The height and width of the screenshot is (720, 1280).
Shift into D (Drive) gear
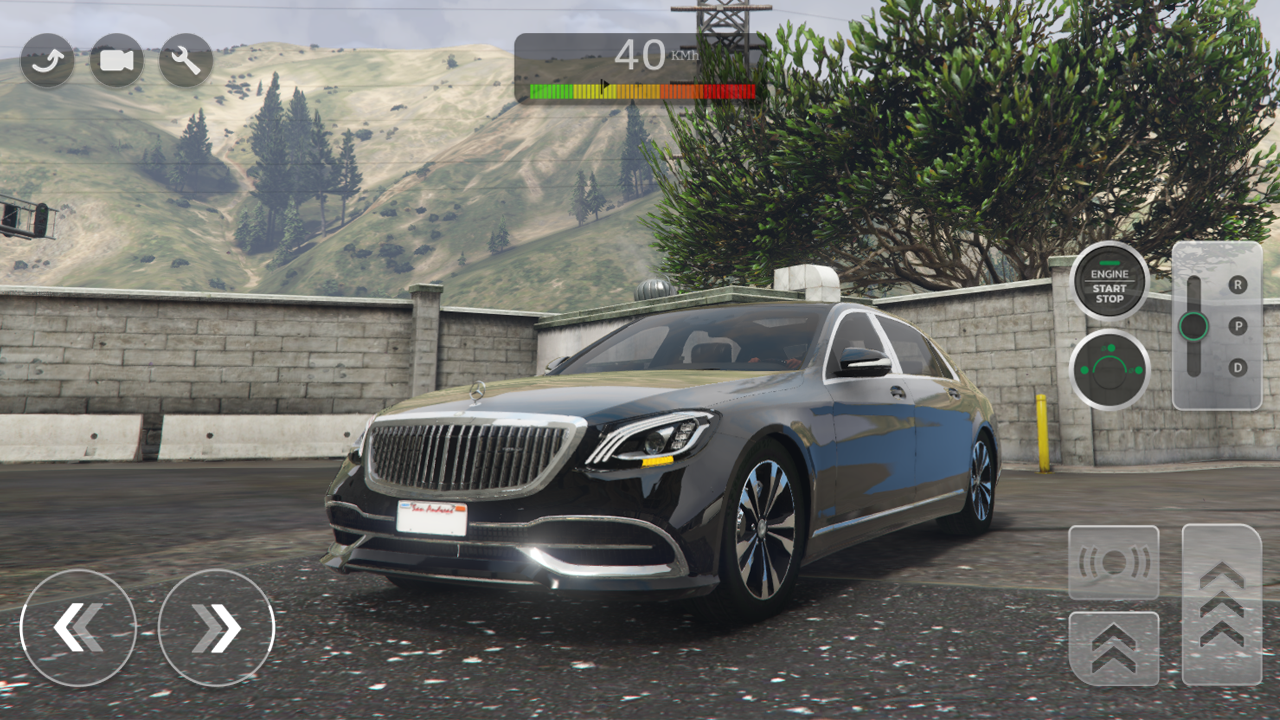[x=1239, y=367]
